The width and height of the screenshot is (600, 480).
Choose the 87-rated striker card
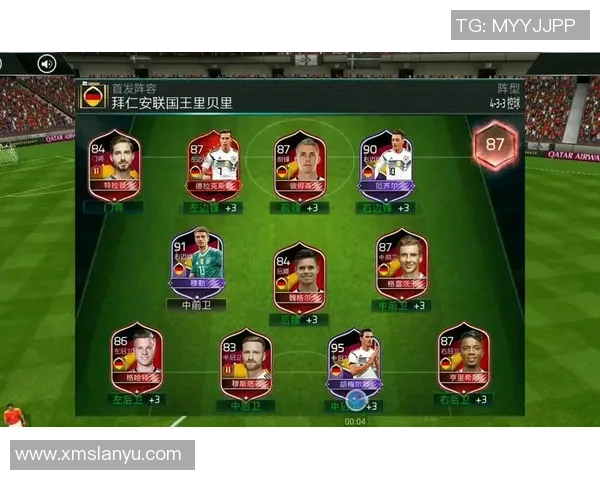(x=300, y=165)
